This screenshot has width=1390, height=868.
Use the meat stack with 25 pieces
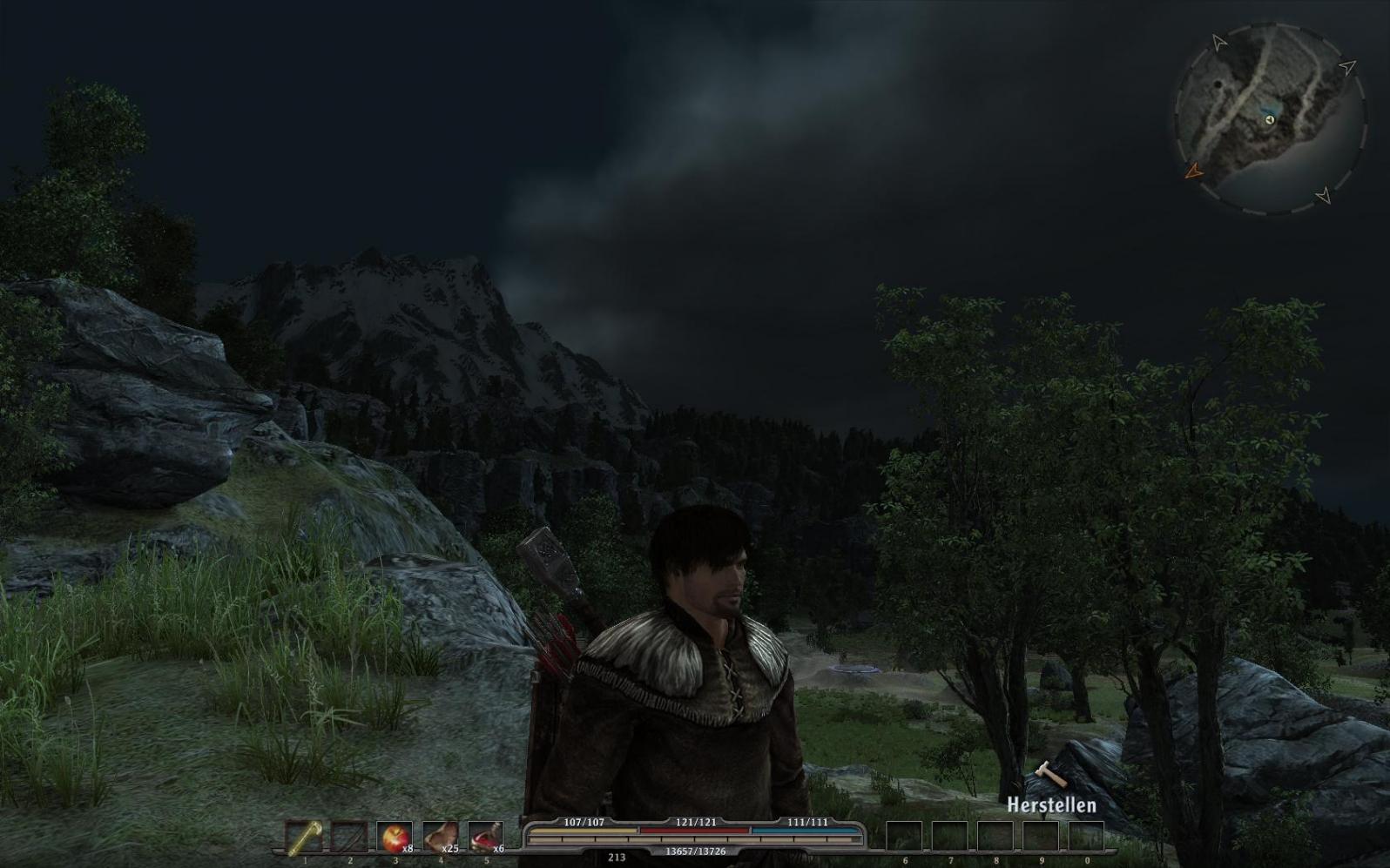[441, 838]
